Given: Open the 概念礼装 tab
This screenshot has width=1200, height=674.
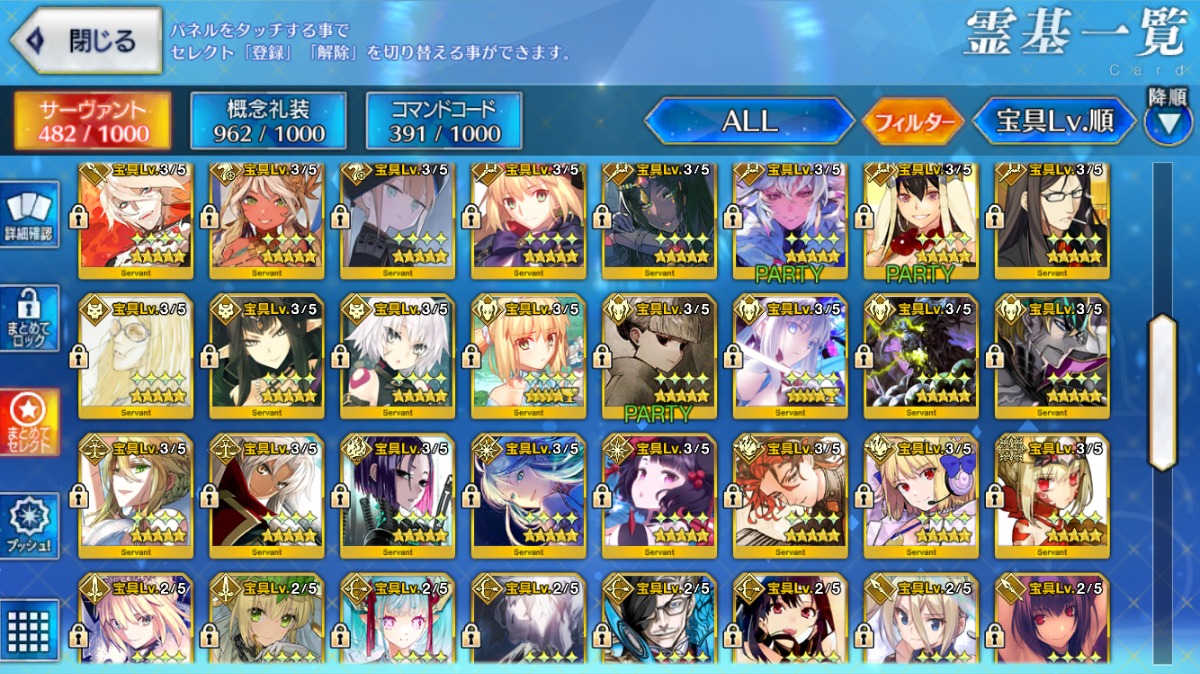Looking at the screenshot, I should (268, 121).
